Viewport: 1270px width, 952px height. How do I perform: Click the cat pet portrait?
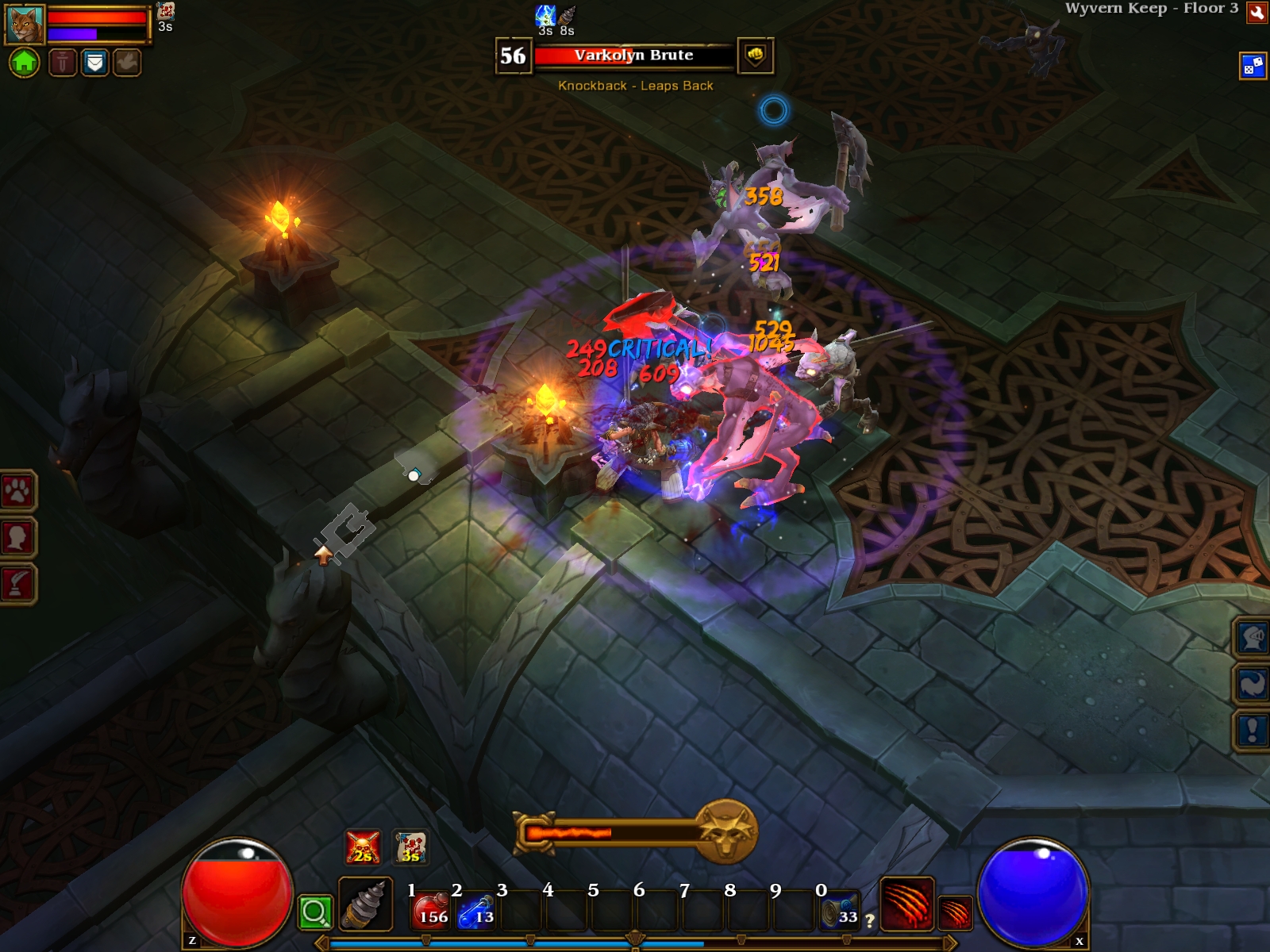(25, 25)
